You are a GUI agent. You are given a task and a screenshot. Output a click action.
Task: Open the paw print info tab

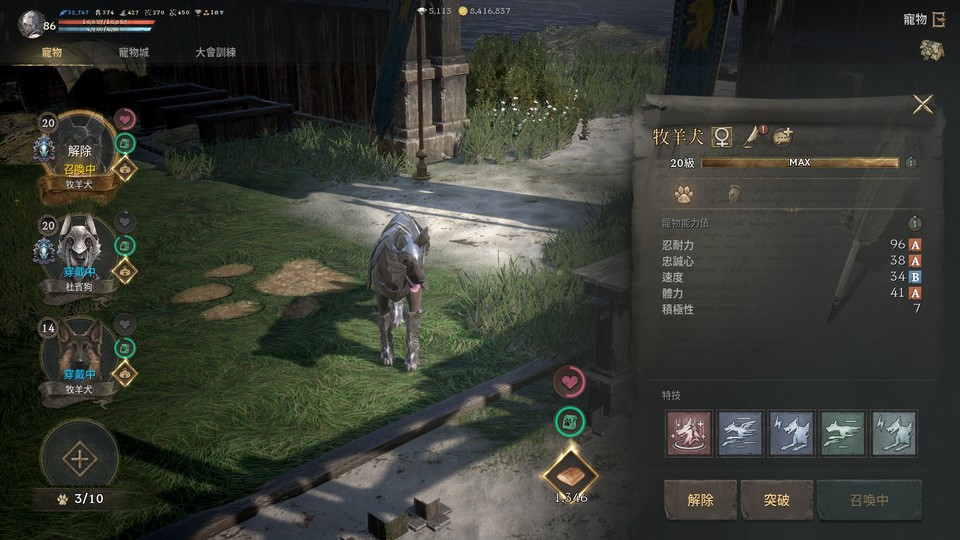coord(684,194)
